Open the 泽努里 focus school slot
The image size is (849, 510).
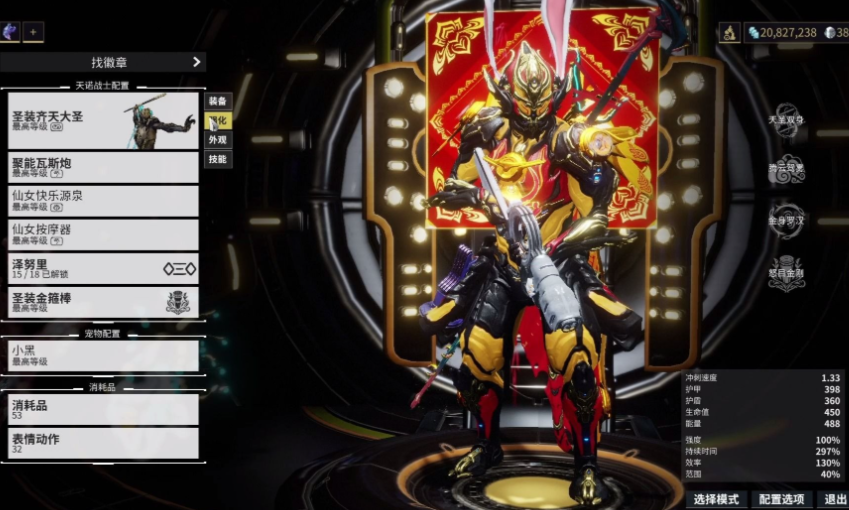[x=103, y=269]
